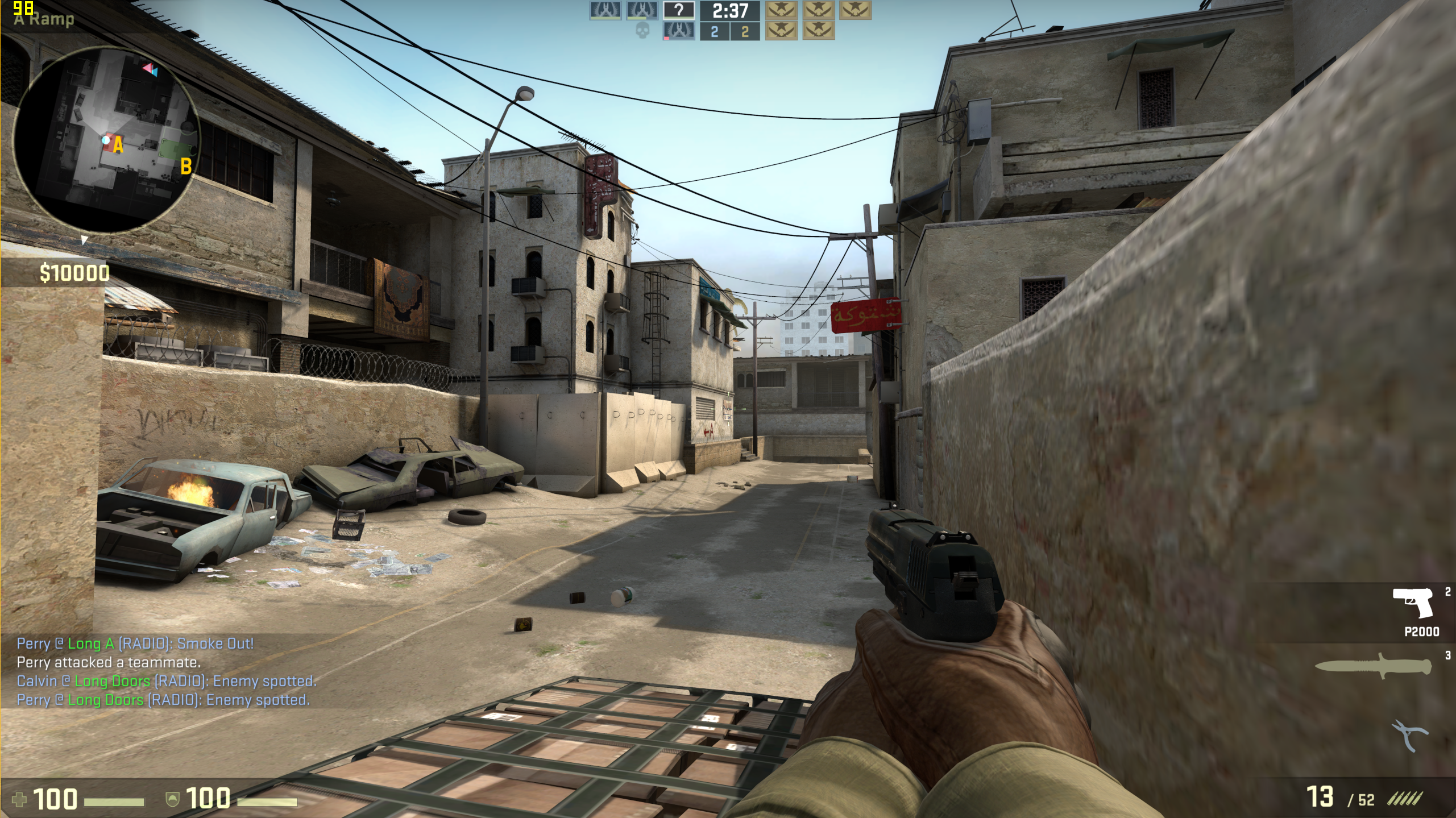Select the question mark player avatar

[679, 10]
